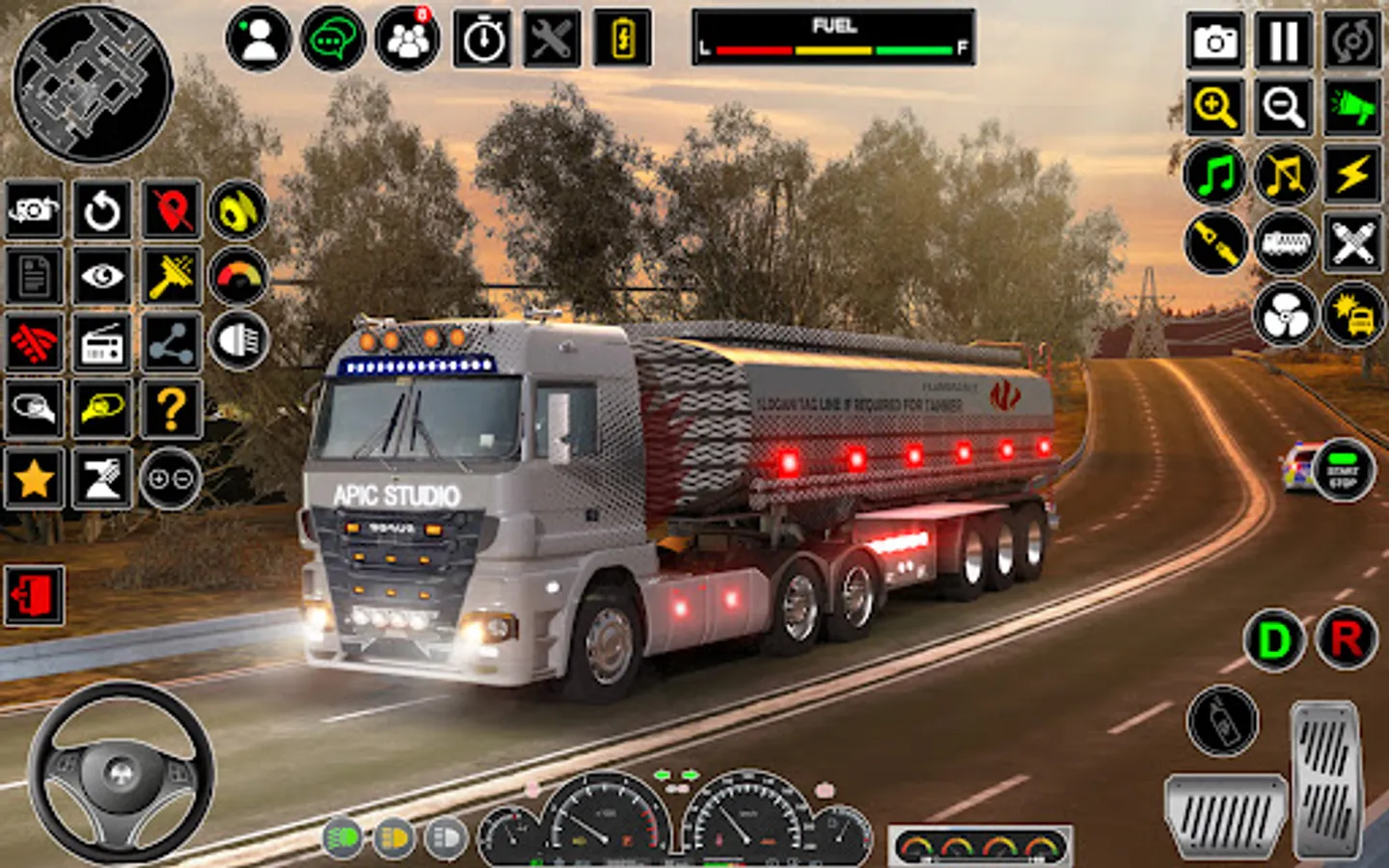Open the green chat bubble
Viewport: 1389px width, 868px height.
click(x=333, y=40)
